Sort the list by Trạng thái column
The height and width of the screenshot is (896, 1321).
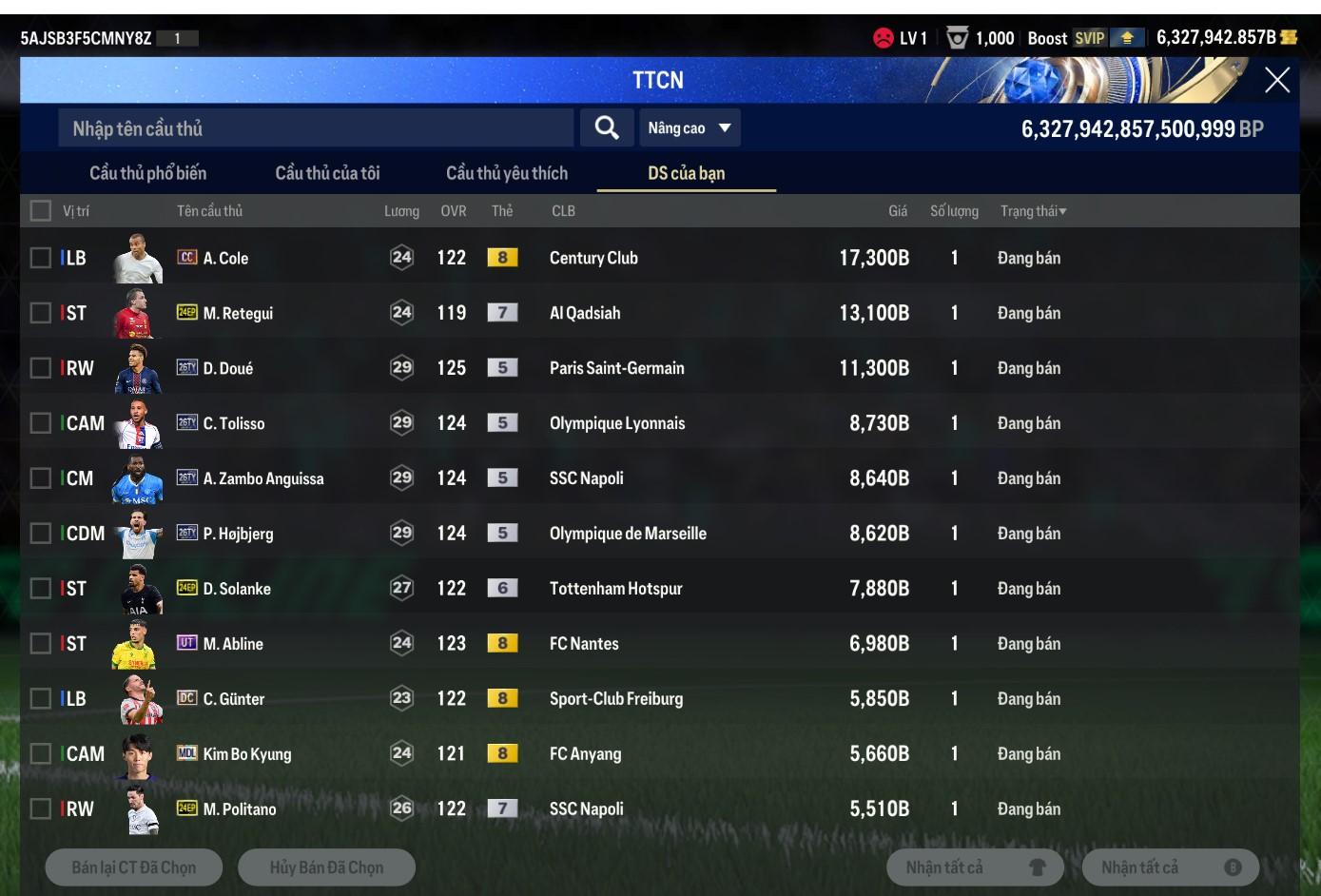1033,211
